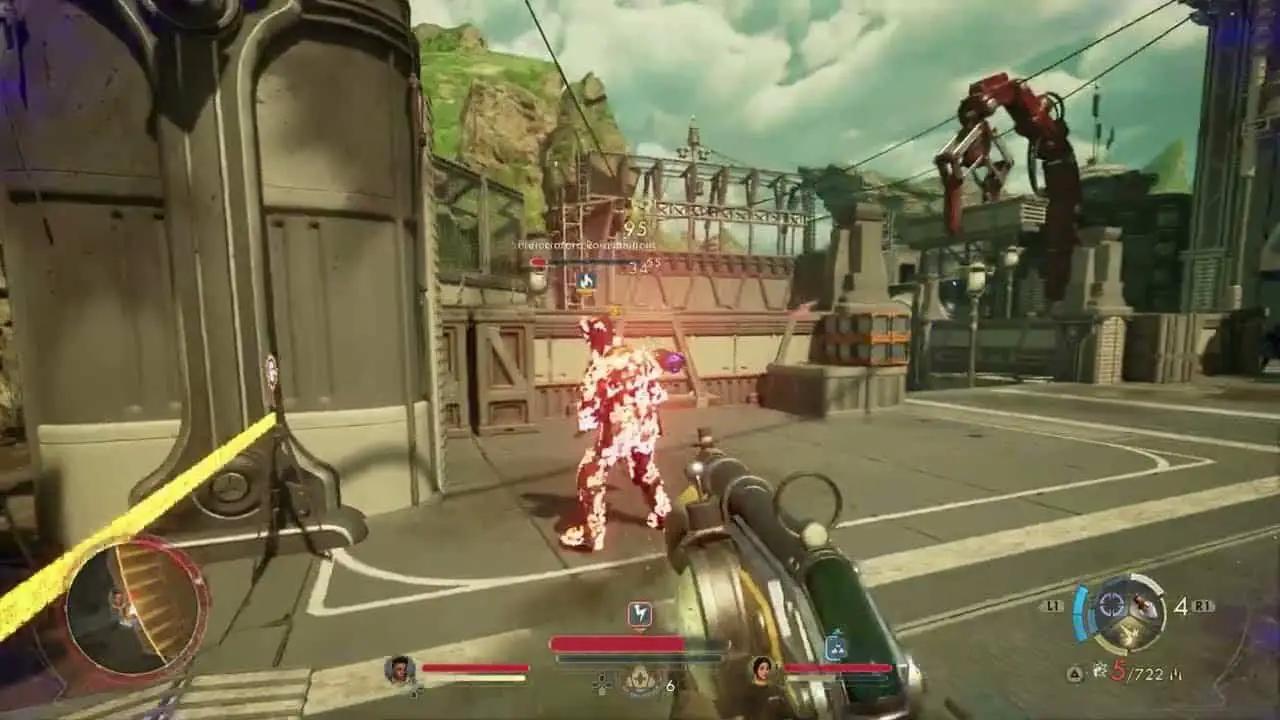Select the right squad member portrait
The image size is (1280, 720).
click(763, 669)
